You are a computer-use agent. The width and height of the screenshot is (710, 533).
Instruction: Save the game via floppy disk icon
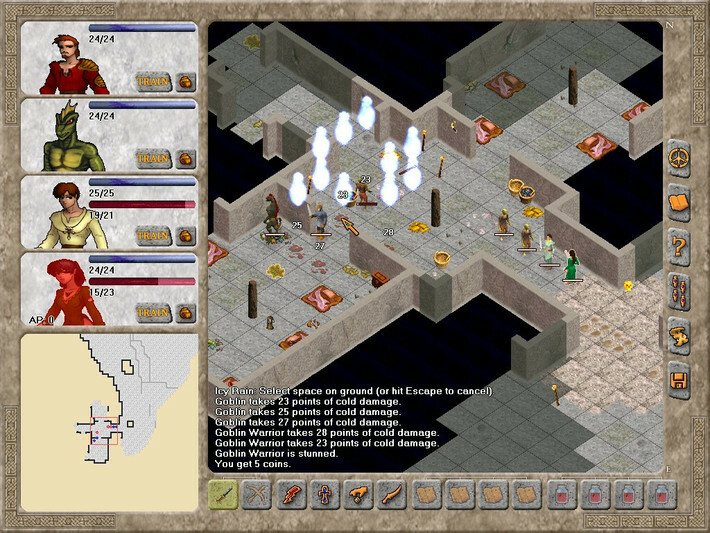[680, 379]
